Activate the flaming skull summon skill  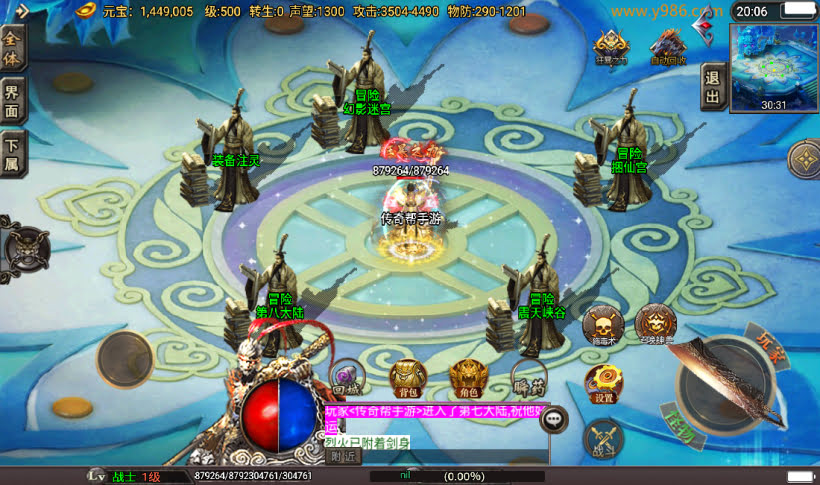tap(655, 324)
